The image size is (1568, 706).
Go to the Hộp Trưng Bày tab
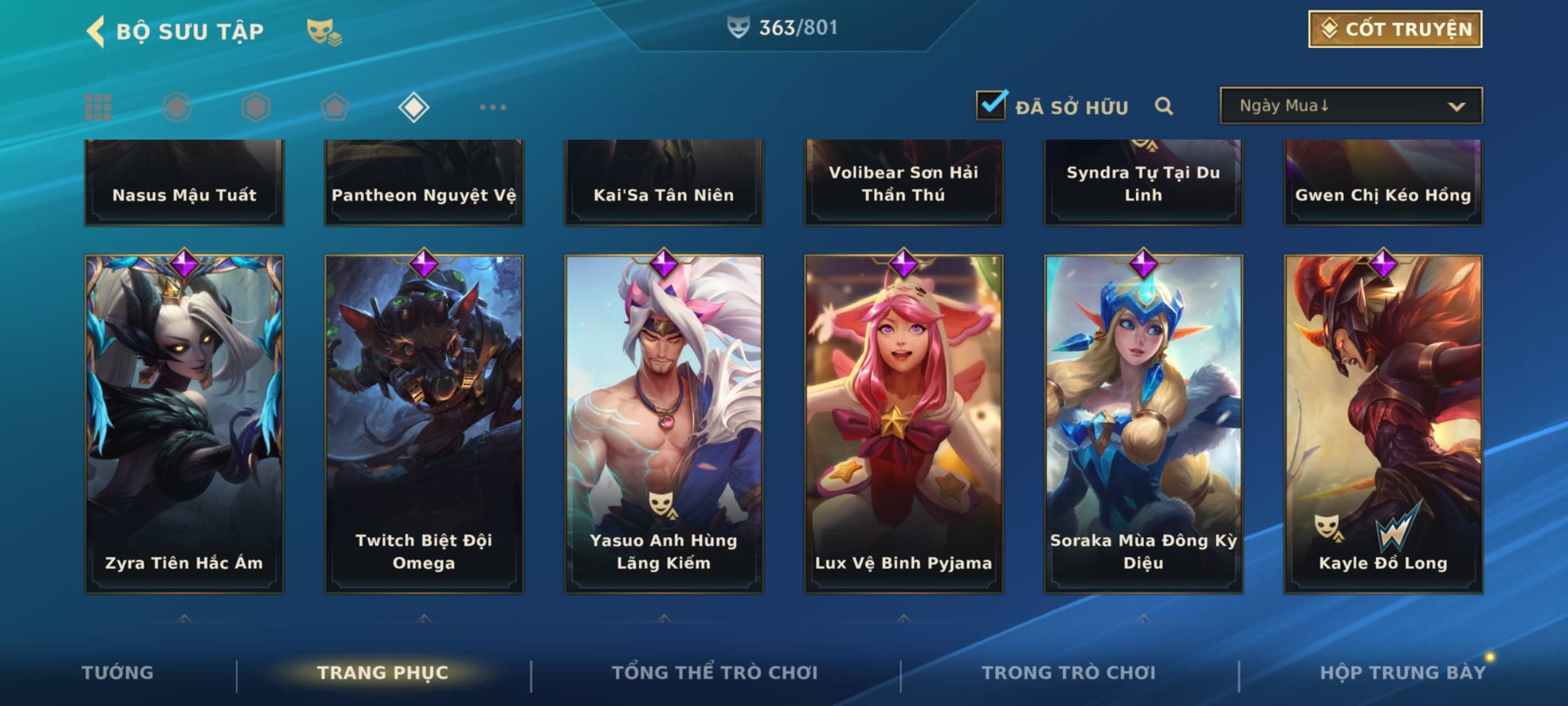pyautogui.click(x=1403, y=673)
